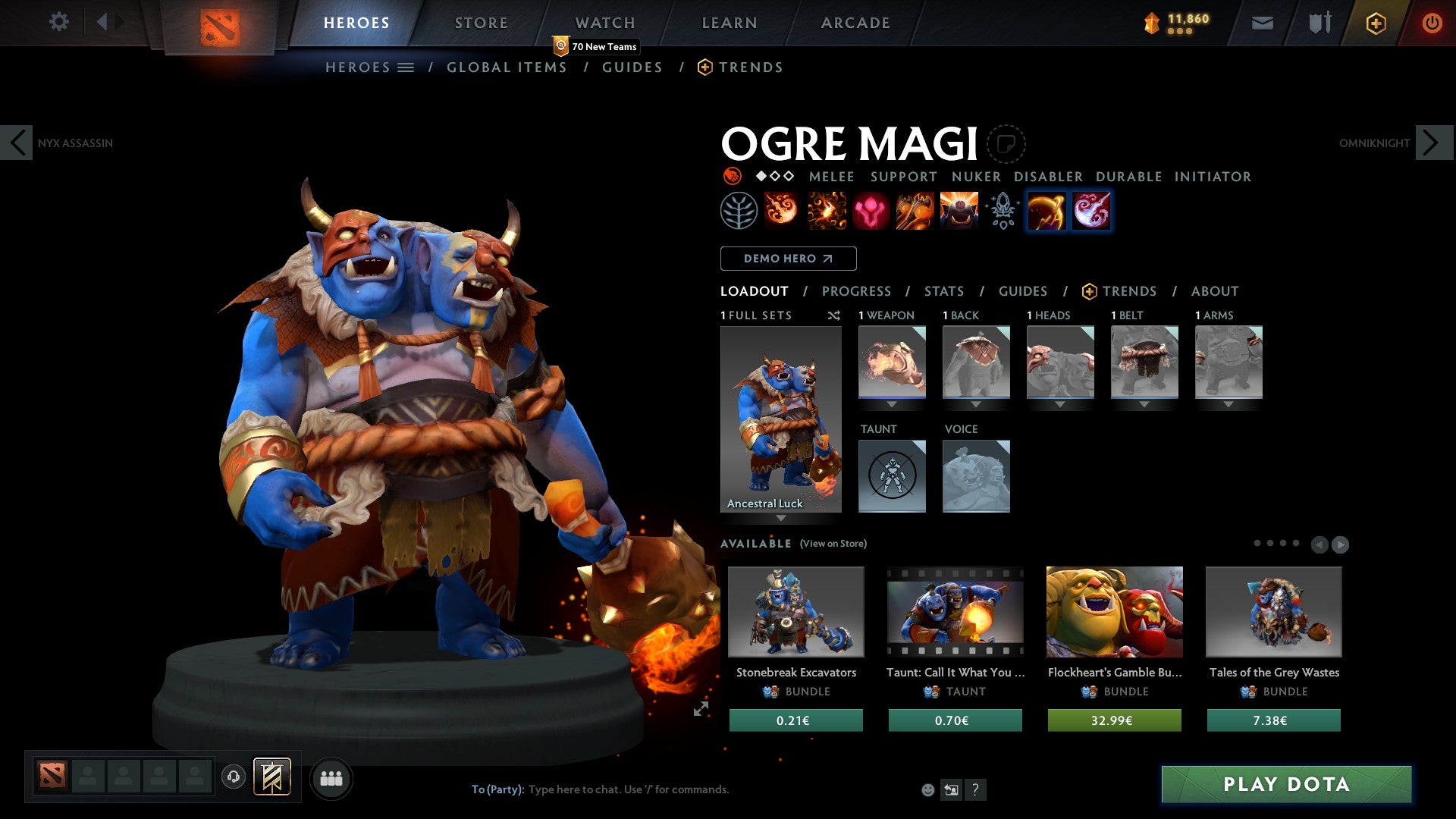Select the Flockheart's Gamble bundle thumbnail
Screen dimensions: 1456x819
(1114, 613)
